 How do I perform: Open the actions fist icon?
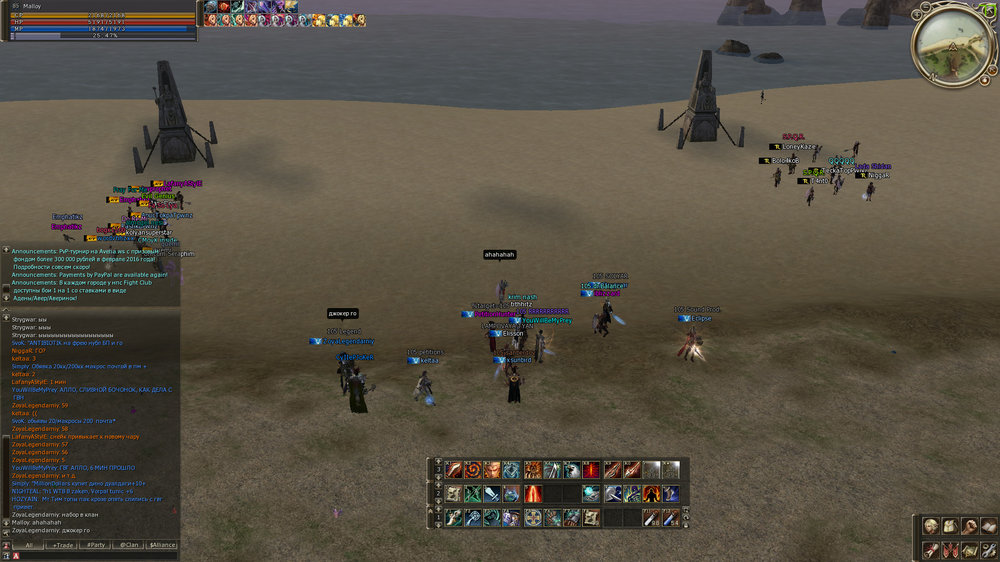click(x=969, y=527)
